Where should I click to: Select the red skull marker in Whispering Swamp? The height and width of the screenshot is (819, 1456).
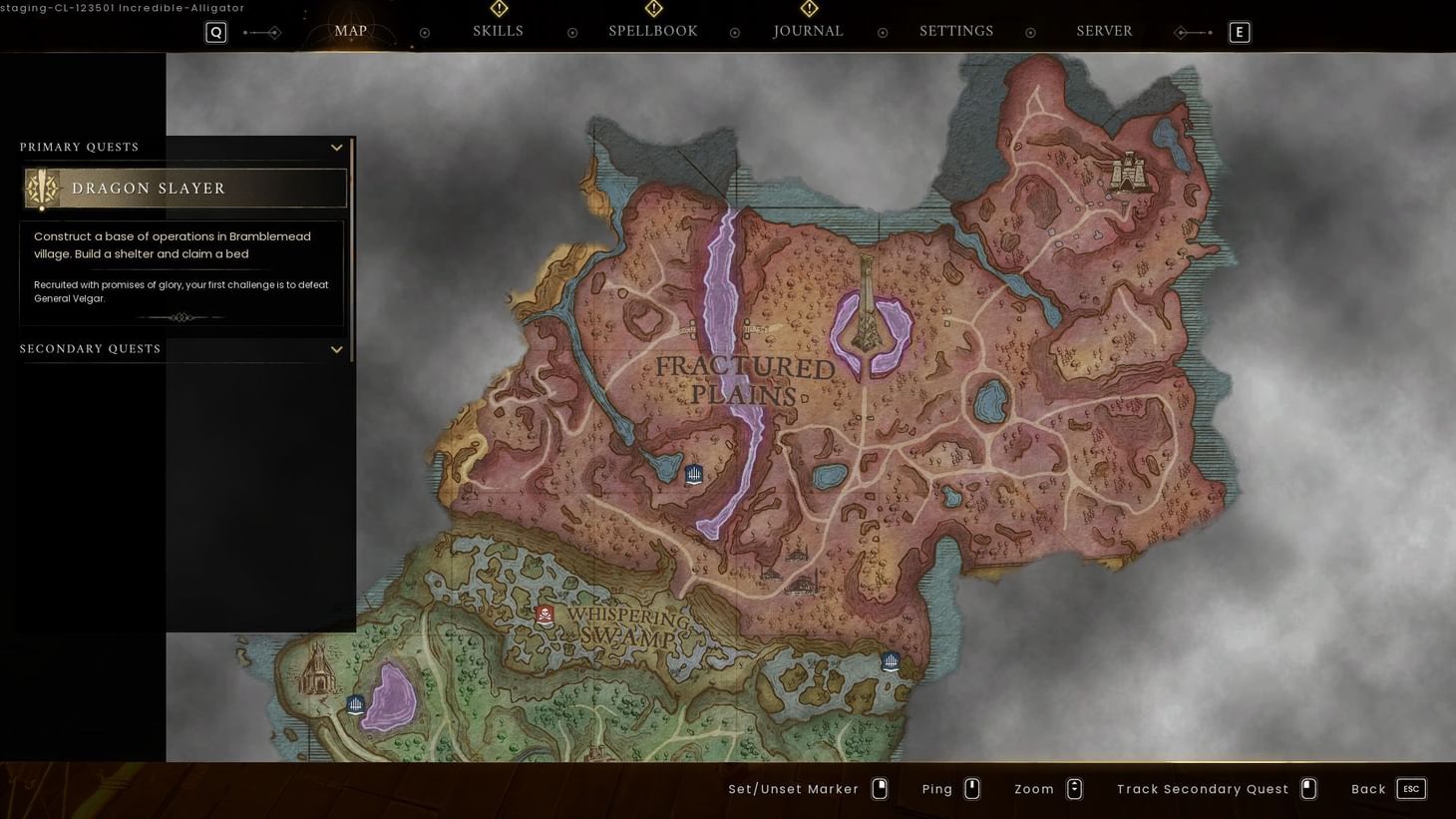[x=545, y=615]
